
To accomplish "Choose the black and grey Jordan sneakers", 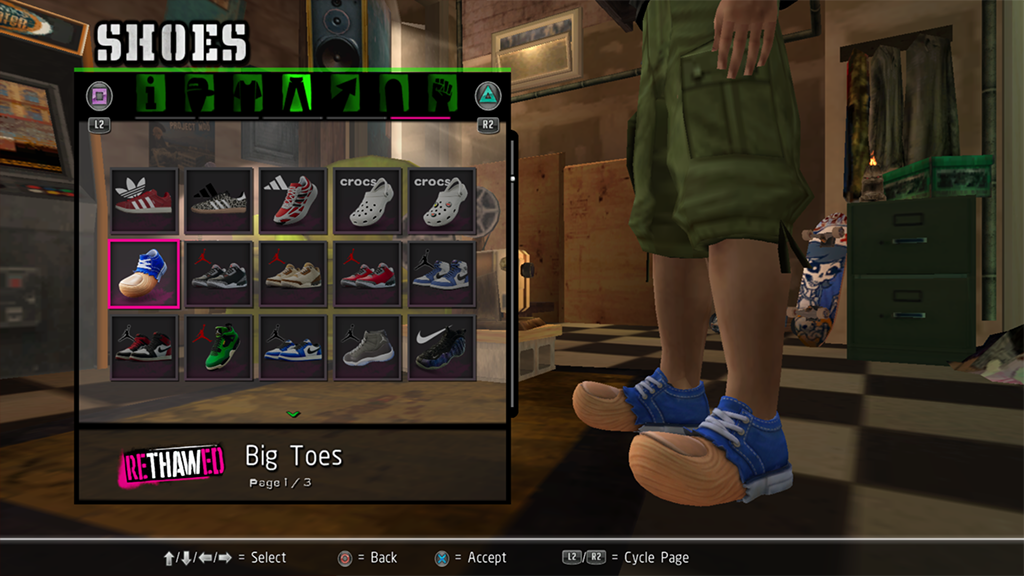I will 218,274.
